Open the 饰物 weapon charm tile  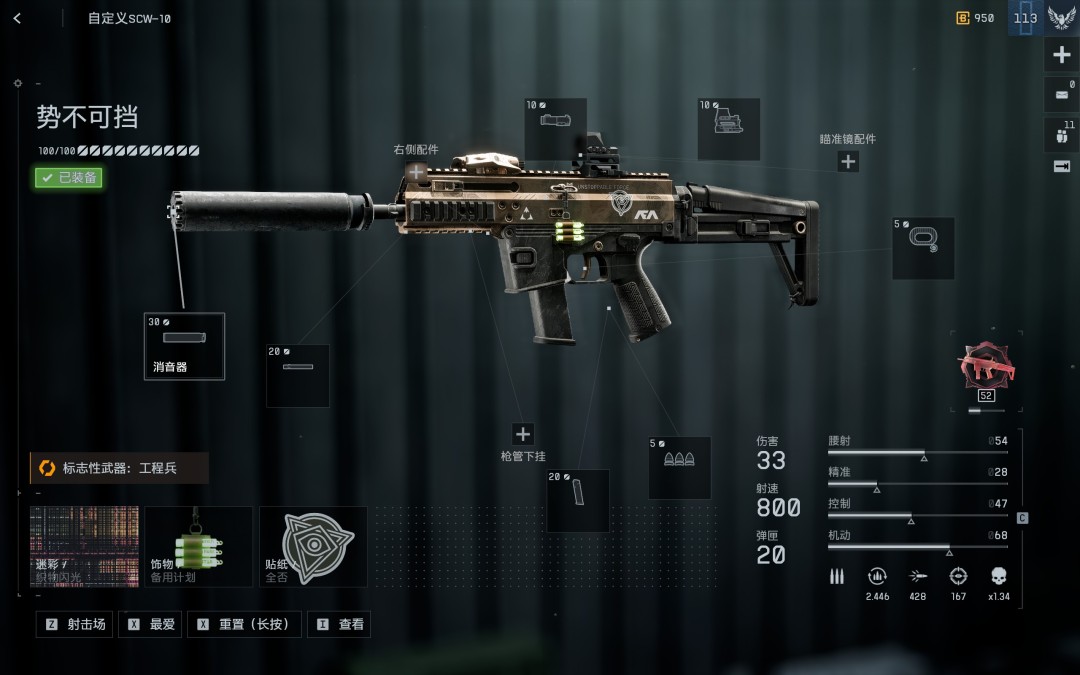point(198,546)
